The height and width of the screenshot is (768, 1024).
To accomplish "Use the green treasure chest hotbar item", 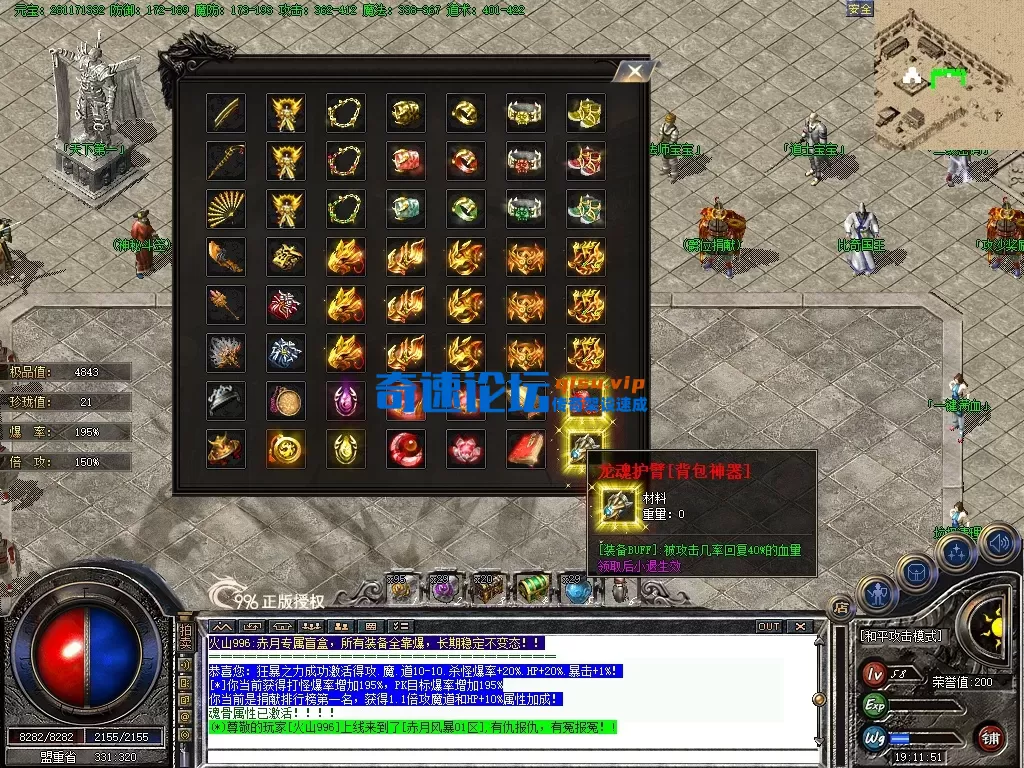I will pos(528,589).
